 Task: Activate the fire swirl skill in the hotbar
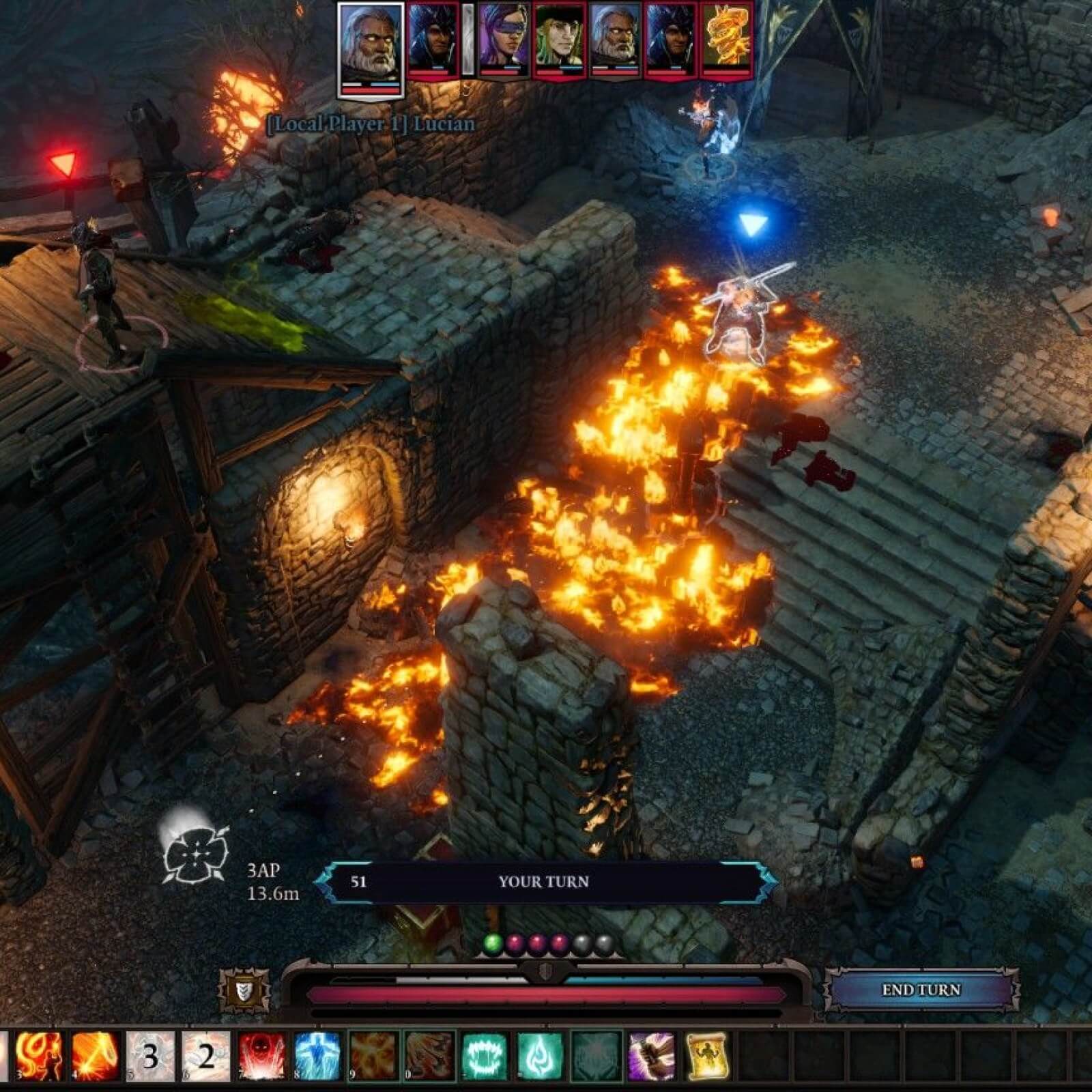39,1056
